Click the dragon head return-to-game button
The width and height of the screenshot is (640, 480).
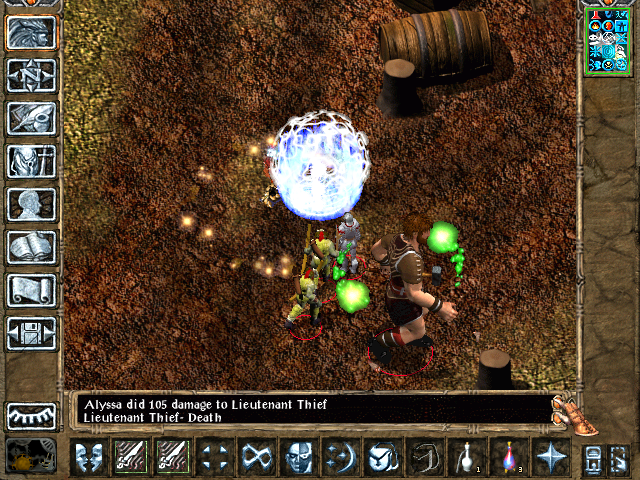[x=31, y=33]
